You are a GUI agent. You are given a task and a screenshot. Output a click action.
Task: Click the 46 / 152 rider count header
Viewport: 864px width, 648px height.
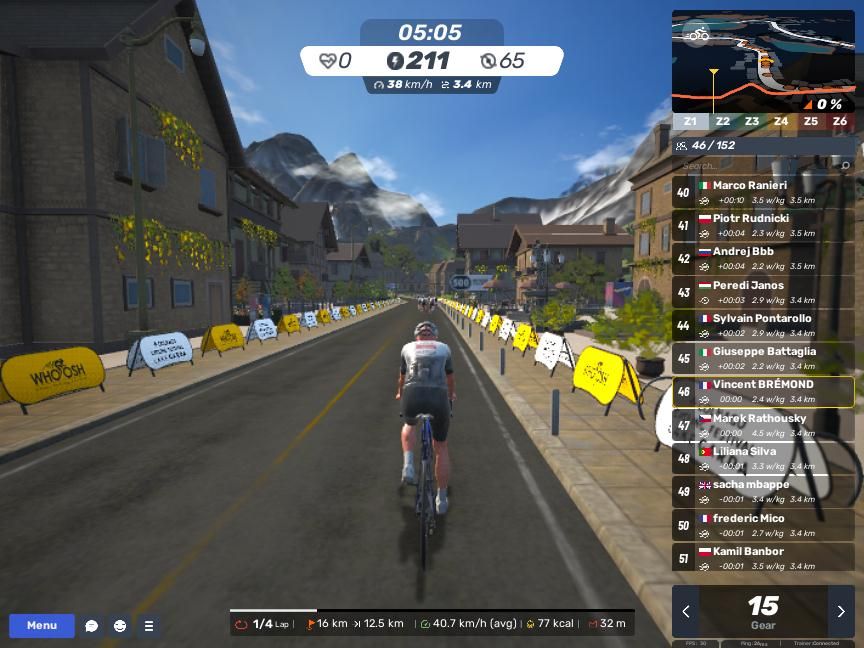point(713,146)
